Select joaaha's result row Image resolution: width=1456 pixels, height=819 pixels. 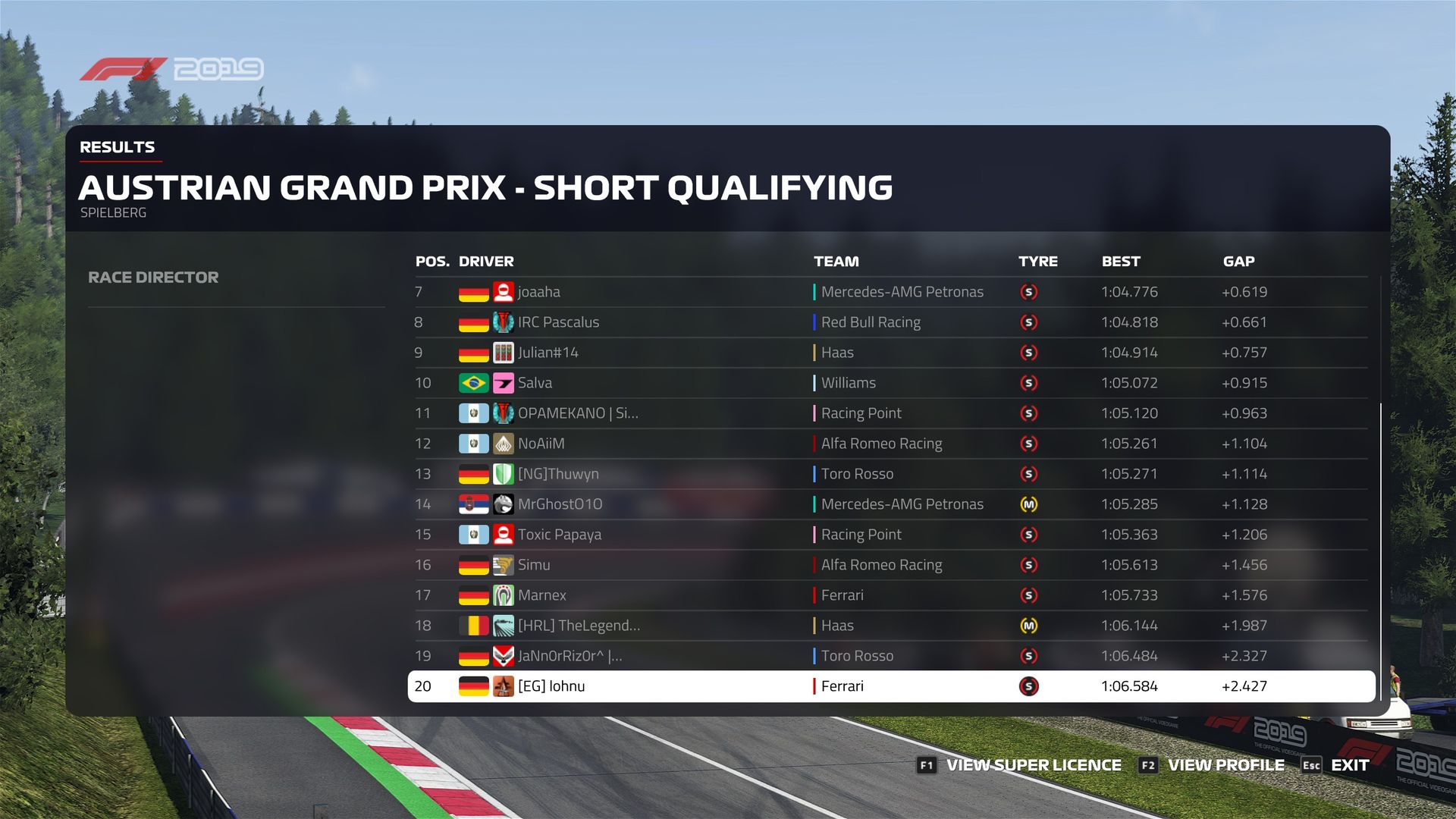[x=538, y=292]
